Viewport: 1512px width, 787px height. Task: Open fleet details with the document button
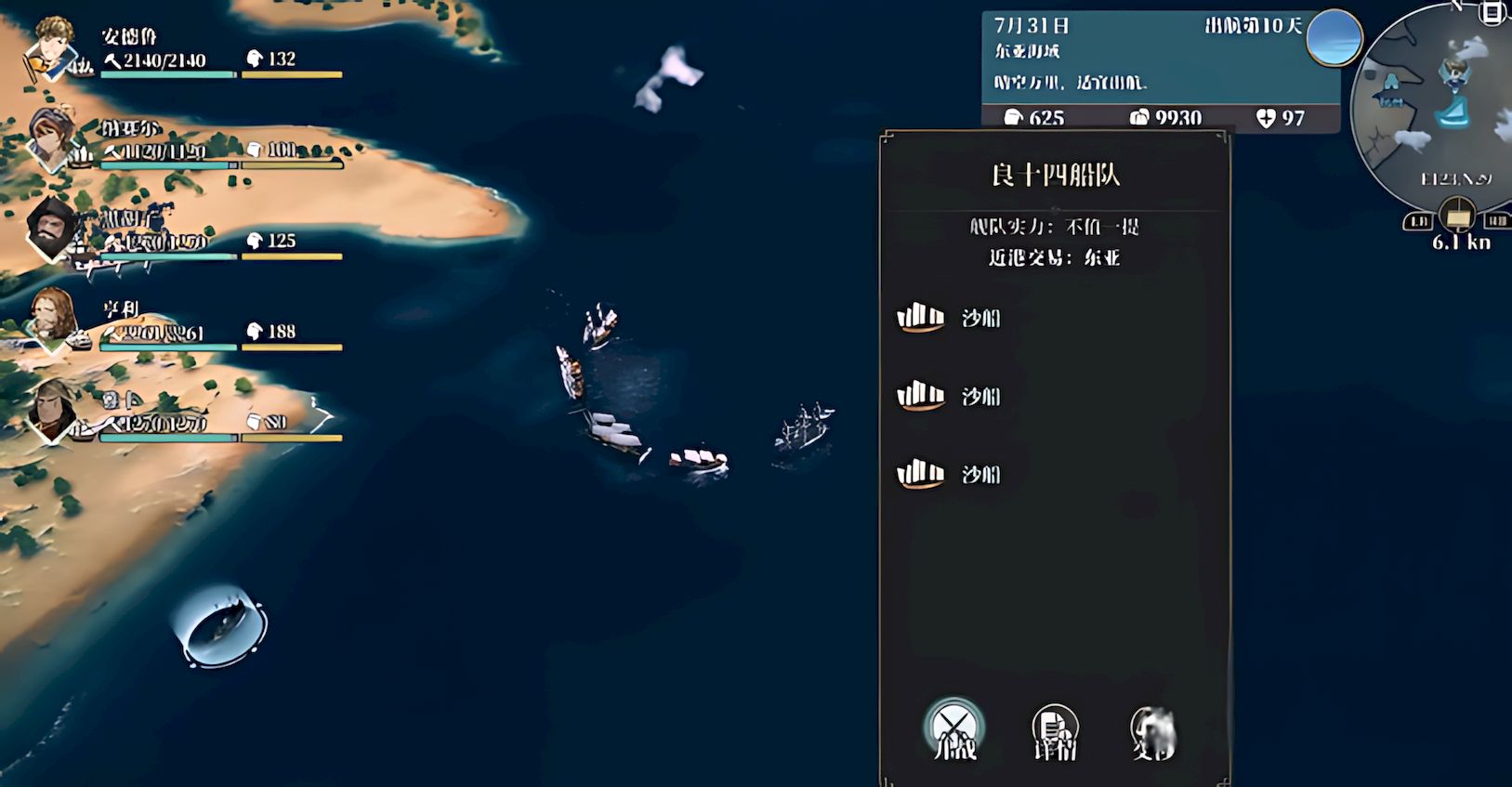coord(1055,731)
